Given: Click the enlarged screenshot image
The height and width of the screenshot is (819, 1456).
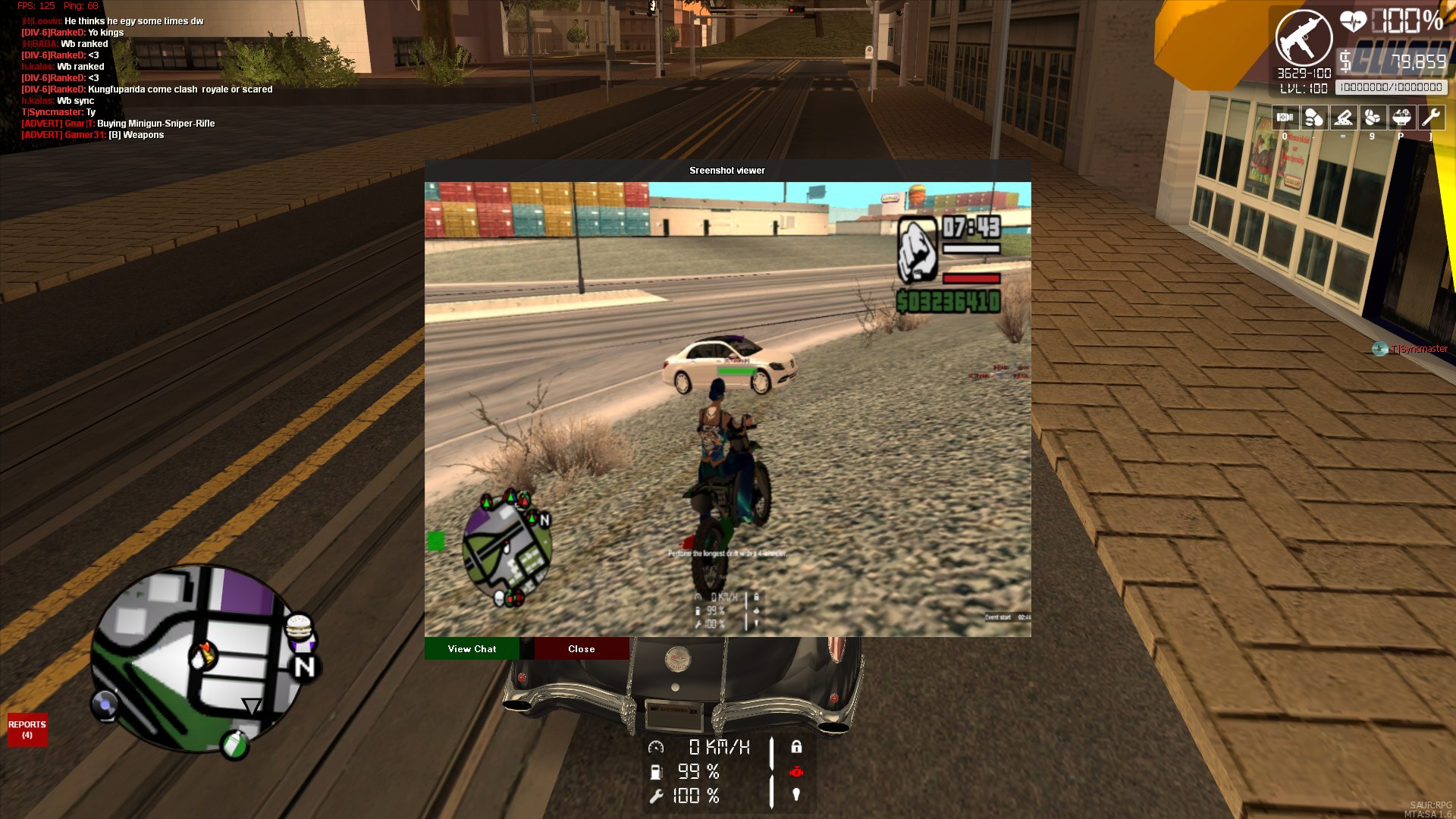Looking at the screenshot, I should (x=727, y=409).
